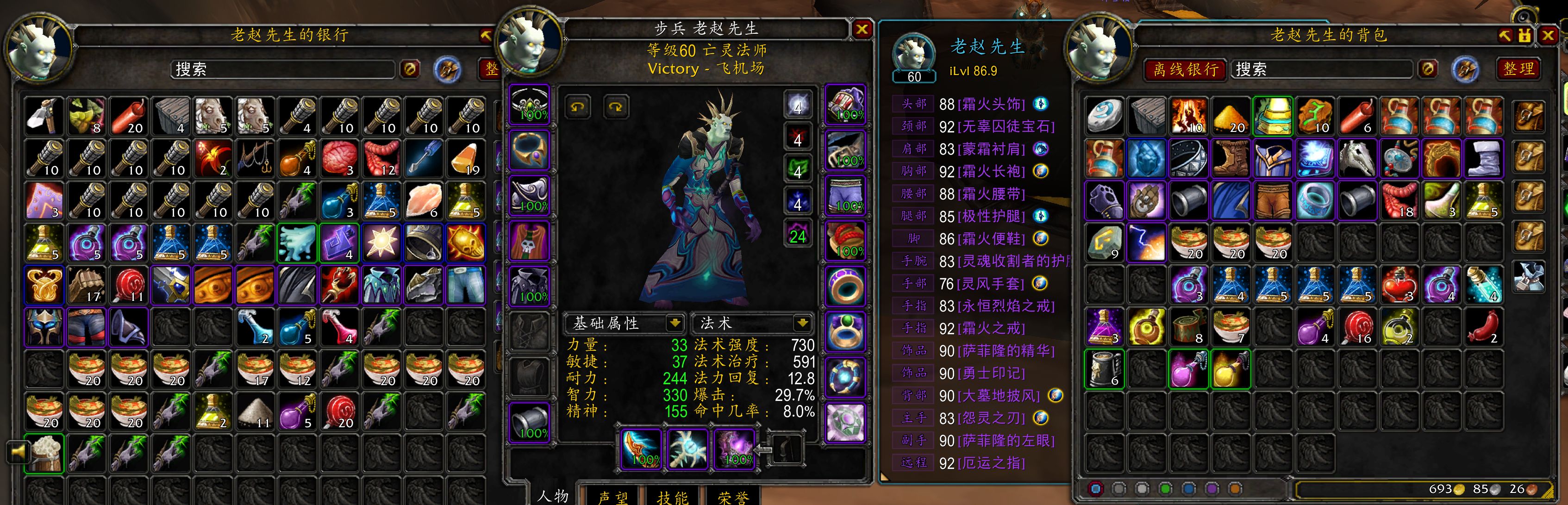Click the hearthstone in the backpack
The height and width of the screenshot is (505, 1568).
coord(1104,116)
